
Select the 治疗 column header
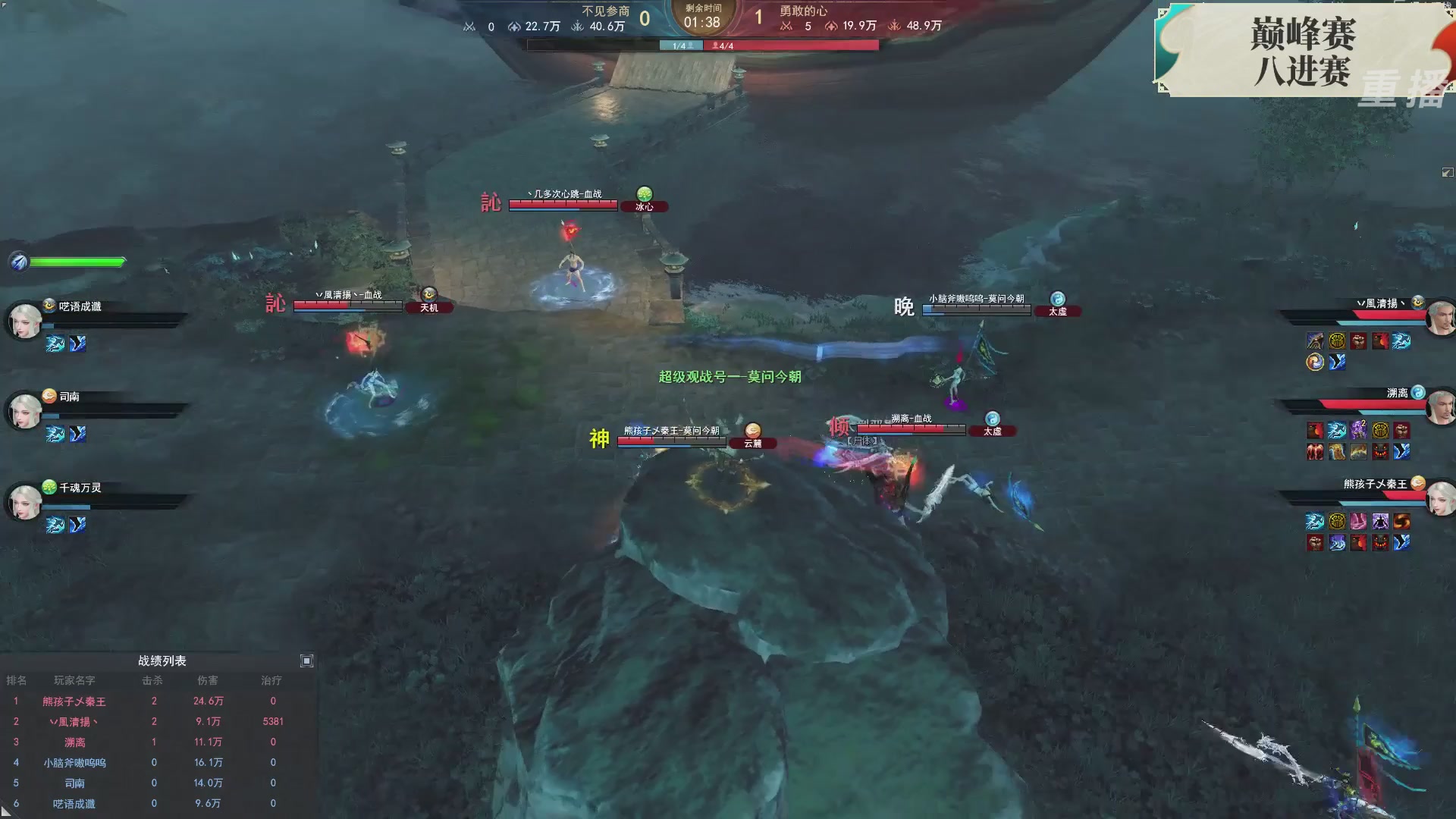[270, 680]
